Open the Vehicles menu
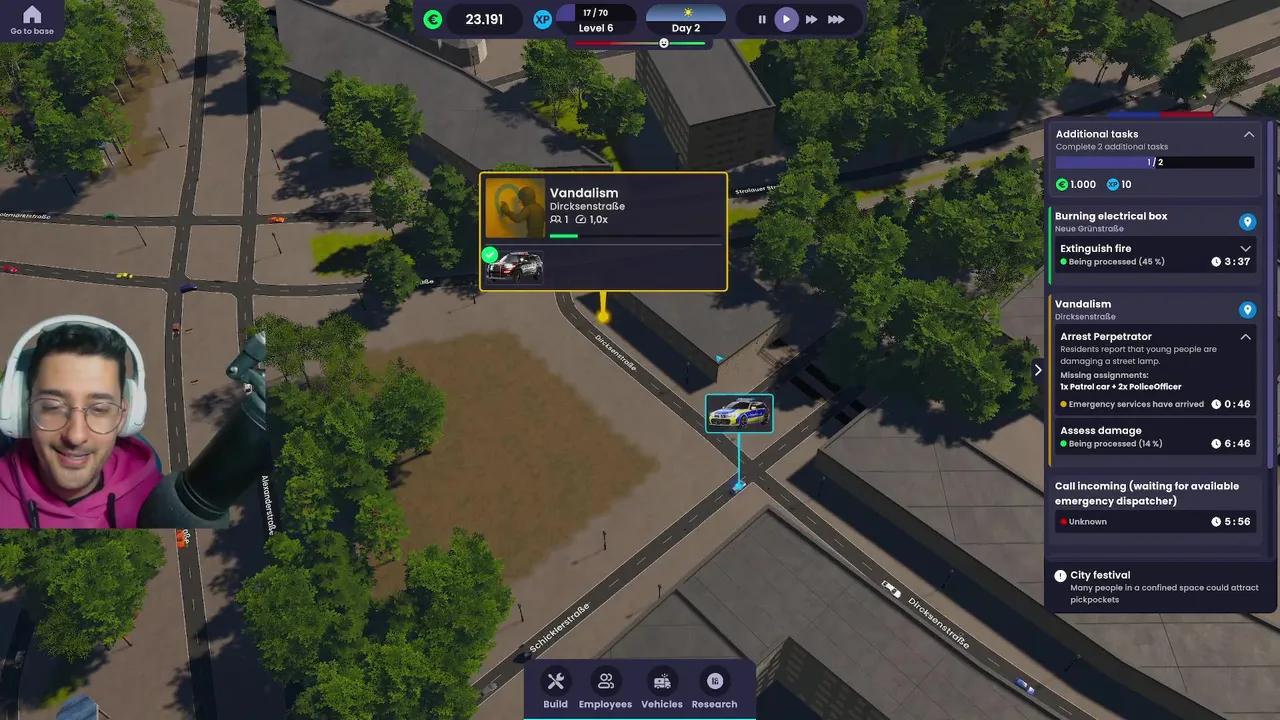Viewport: 1280px width, 720px height. [x=661, y=688]
